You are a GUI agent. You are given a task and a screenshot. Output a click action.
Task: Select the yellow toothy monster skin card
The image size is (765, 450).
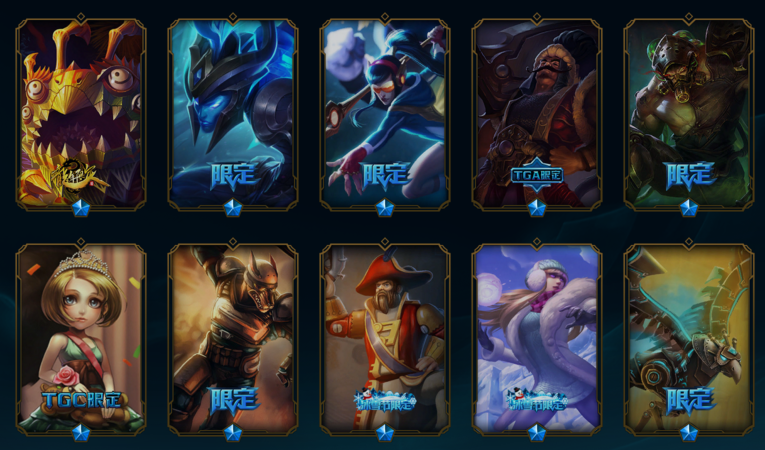click(81, 112)
